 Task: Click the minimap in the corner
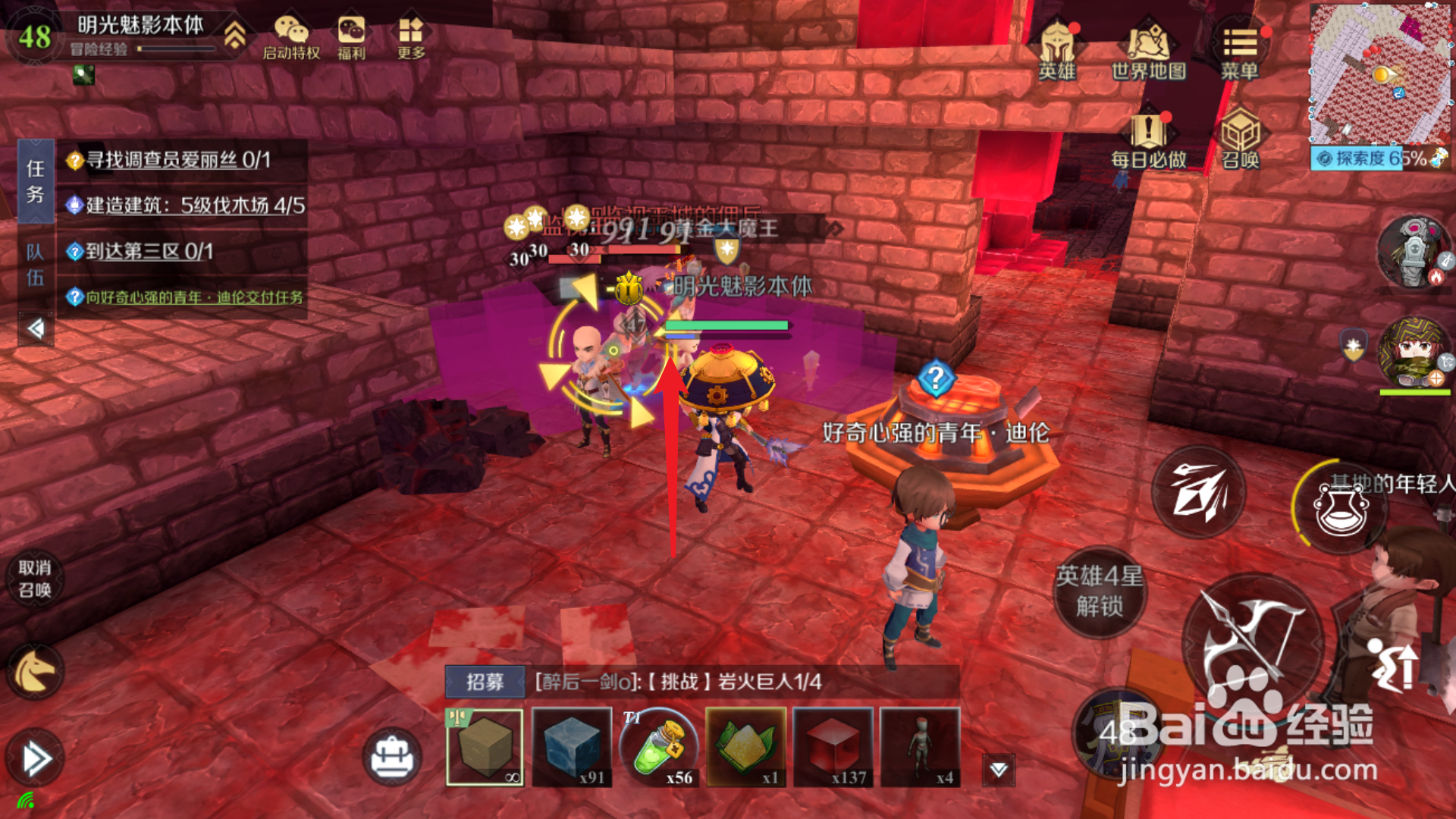point(1380,74)
